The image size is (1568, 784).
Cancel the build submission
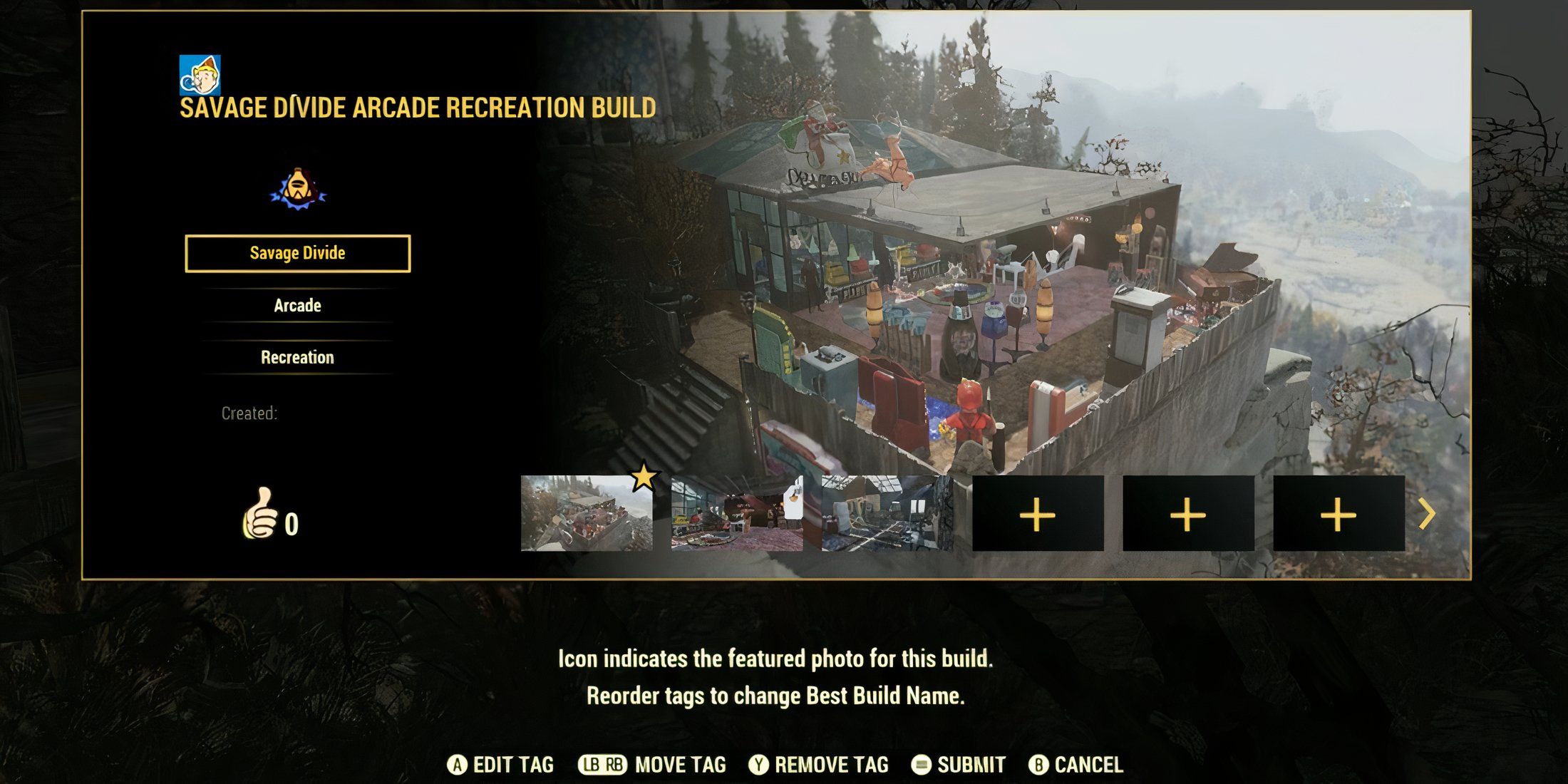point(1076,765)
